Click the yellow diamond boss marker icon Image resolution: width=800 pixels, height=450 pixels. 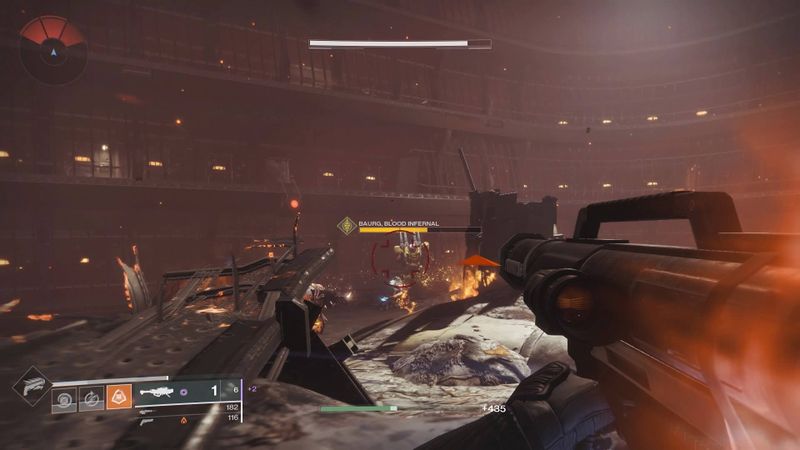[346, 226]
